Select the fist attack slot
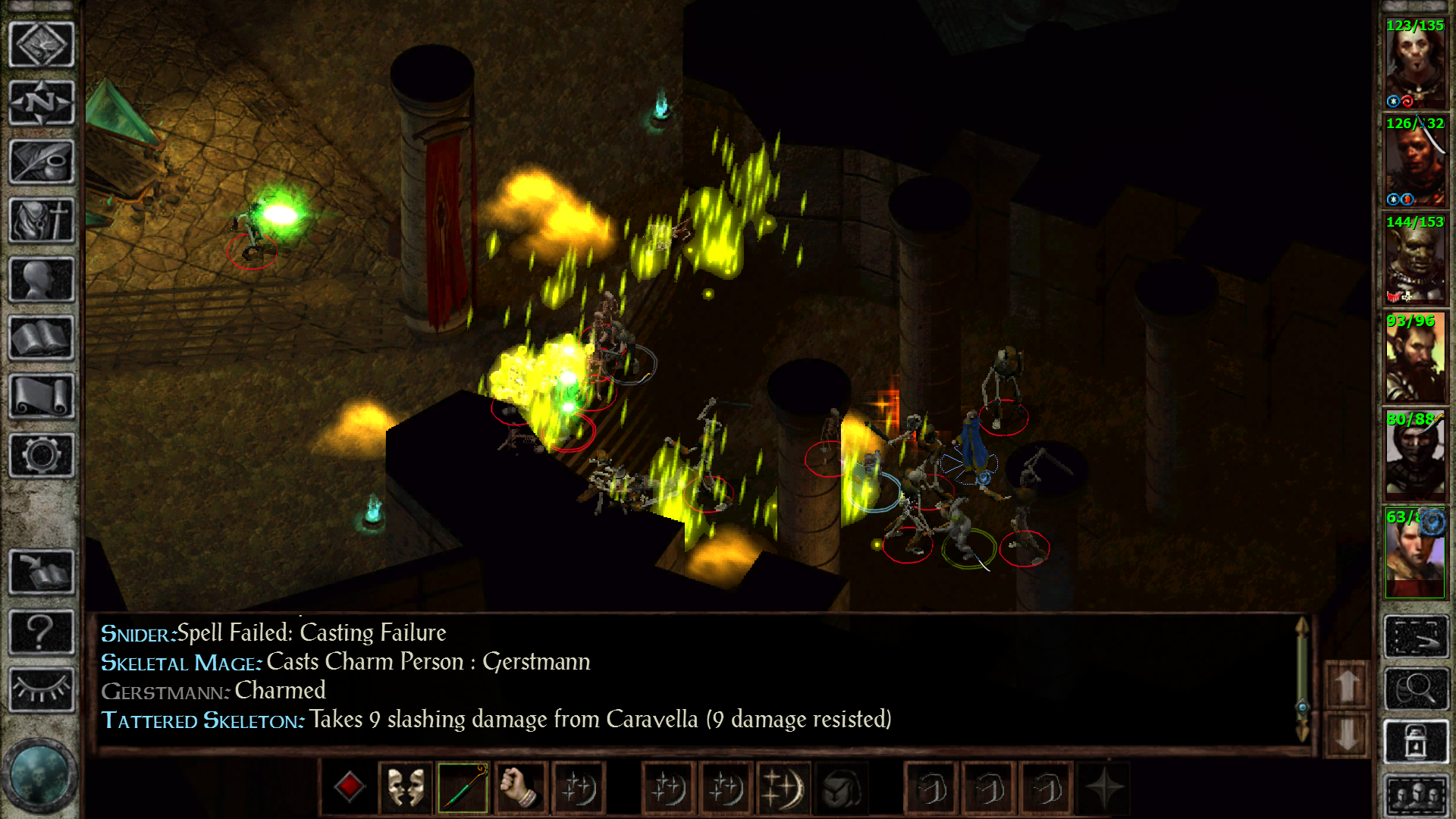Screen dimensions: 1456x819 [520, 787]
